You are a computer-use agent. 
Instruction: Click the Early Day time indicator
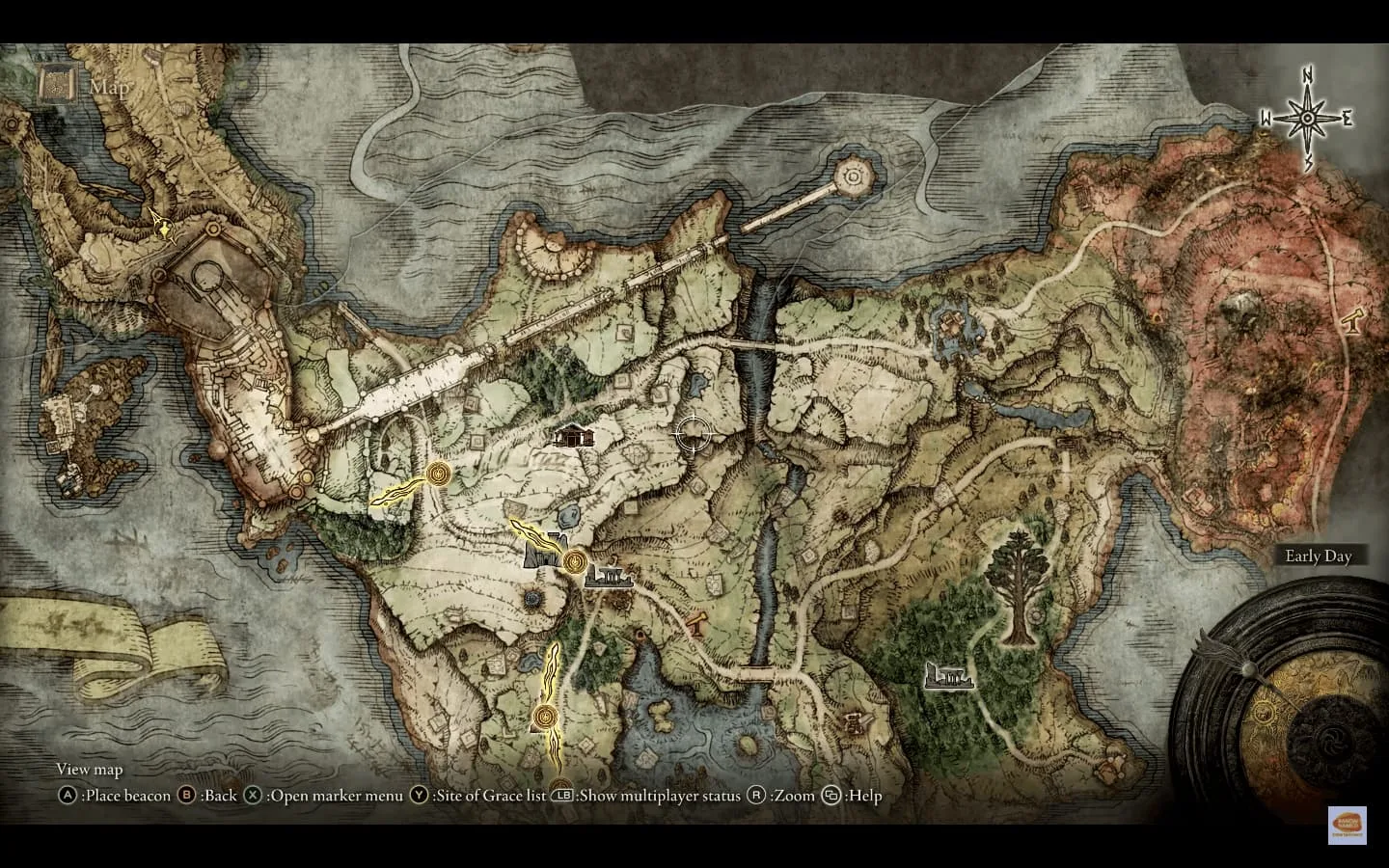tap(1320, 556)
